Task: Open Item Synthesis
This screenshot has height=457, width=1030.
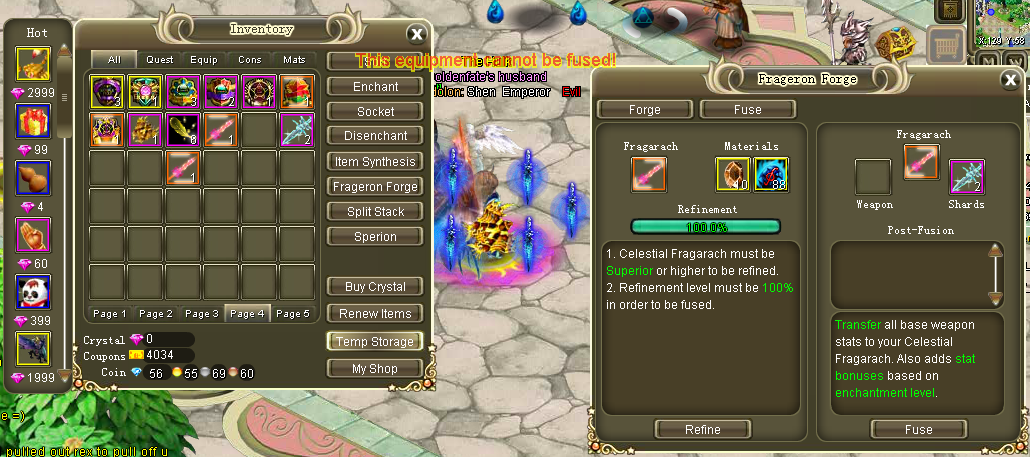Action: tap(375, 162)
